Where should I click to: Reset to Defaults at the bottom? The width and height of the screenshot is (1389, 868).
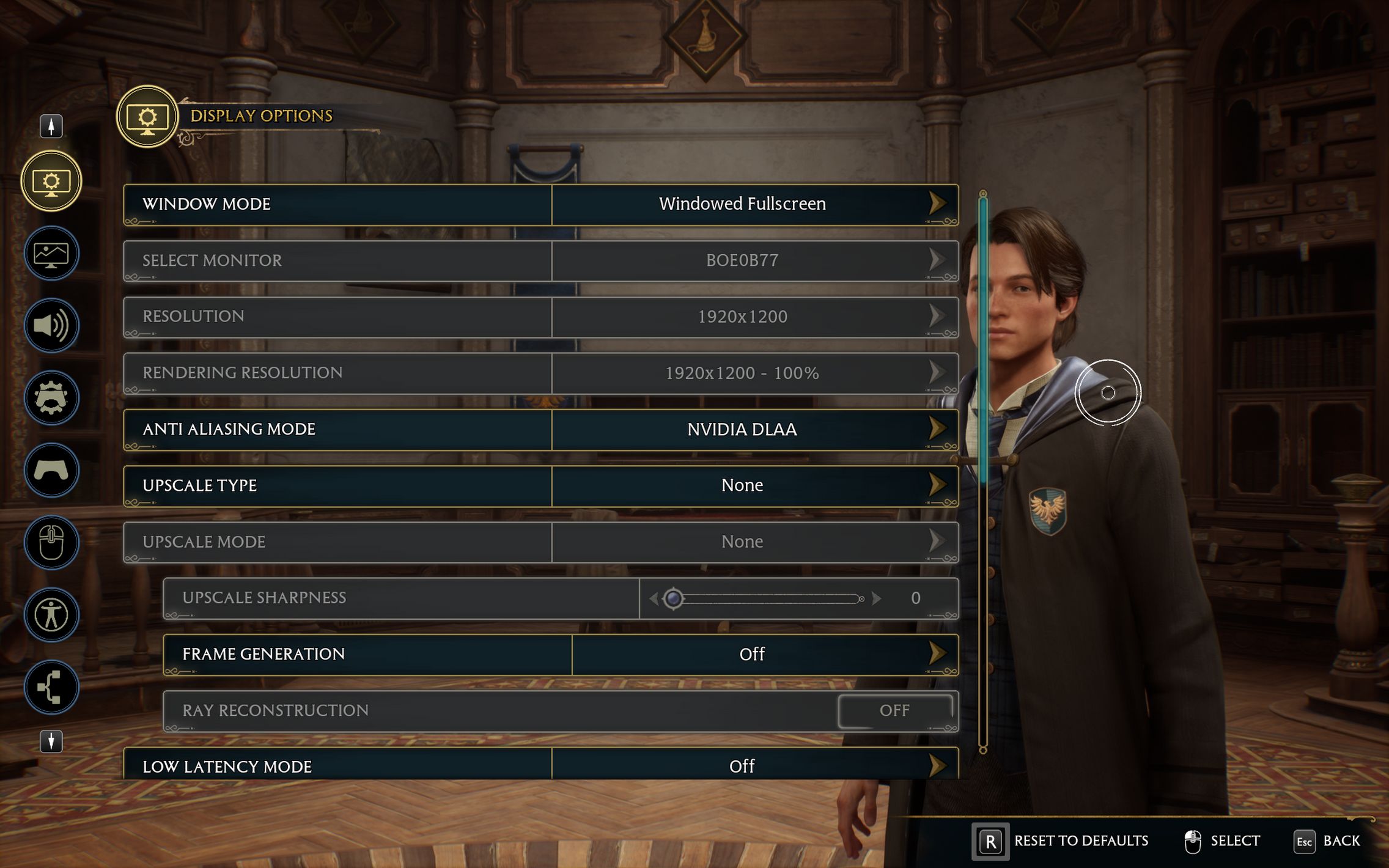click(x=1061, y=841)
